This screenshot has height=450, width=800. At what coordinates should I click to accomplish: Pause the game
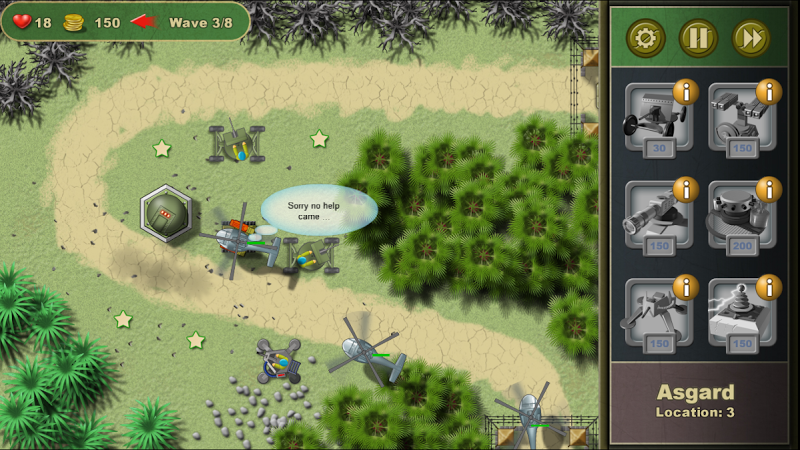698,39
